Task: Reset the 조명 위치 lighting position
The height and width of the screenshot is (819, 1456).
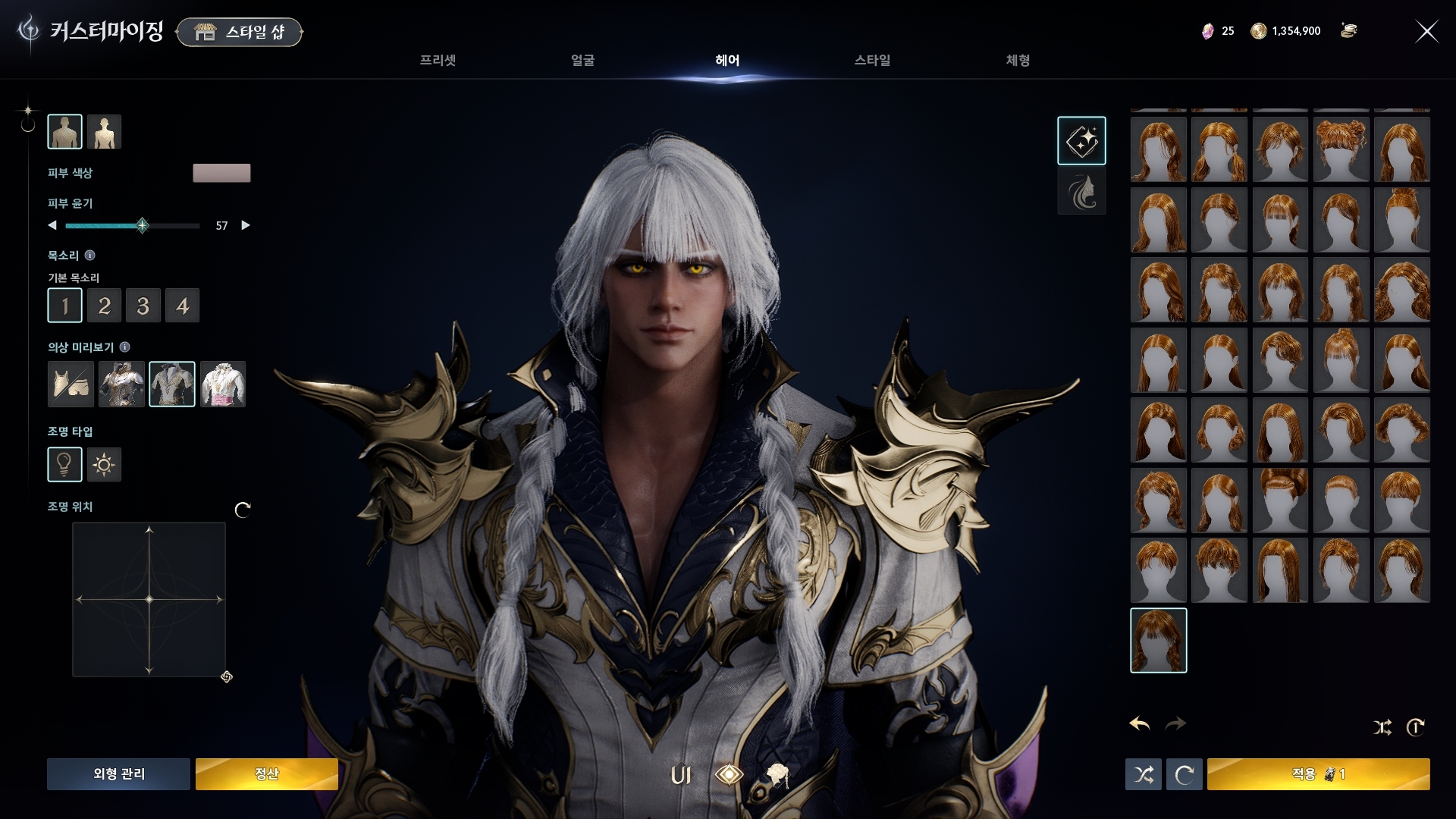Action: tap(243, 510)
